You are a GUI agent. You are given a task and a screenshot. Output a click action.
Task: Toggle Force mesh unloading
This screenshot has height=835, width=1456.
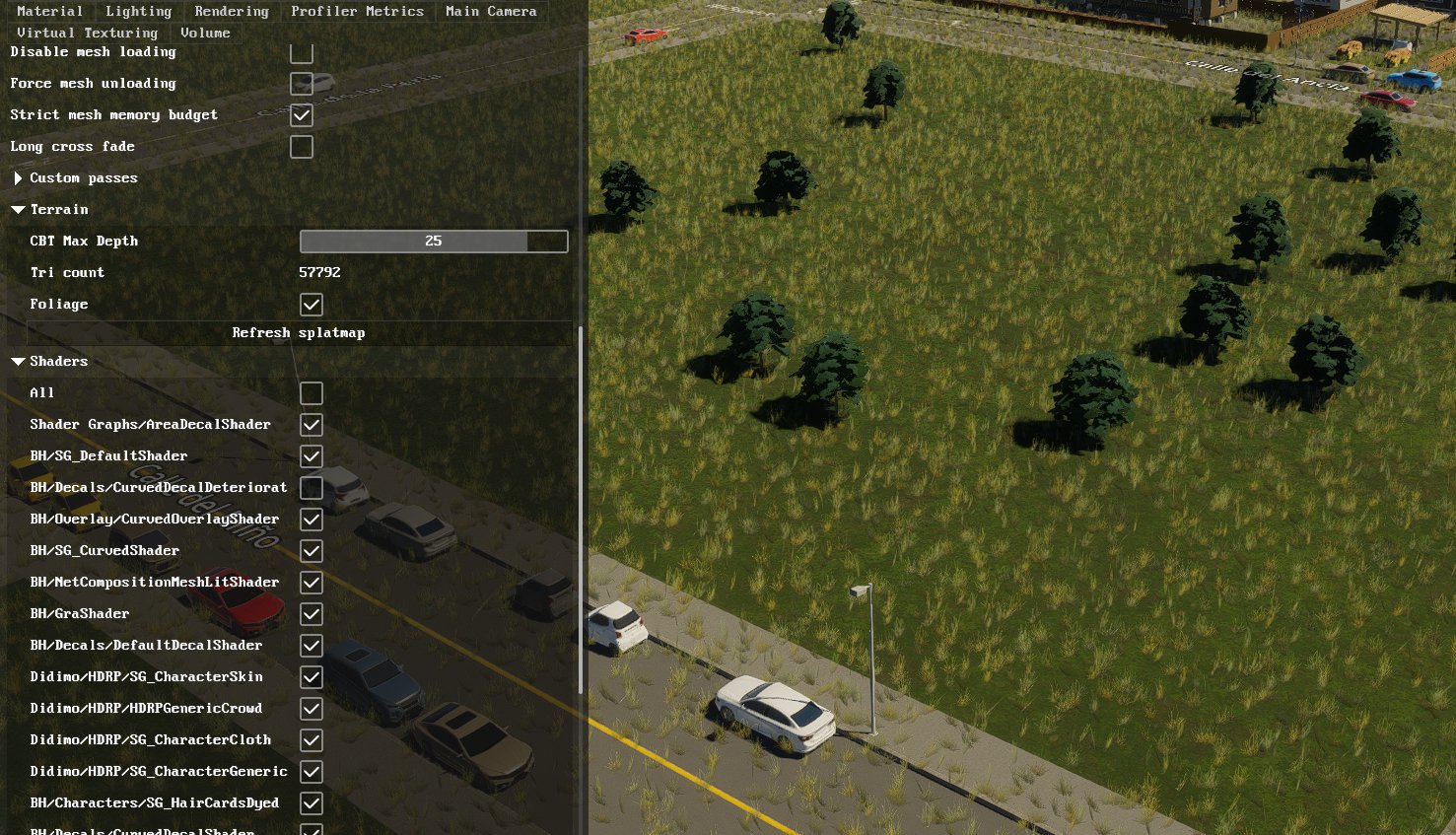302,84
